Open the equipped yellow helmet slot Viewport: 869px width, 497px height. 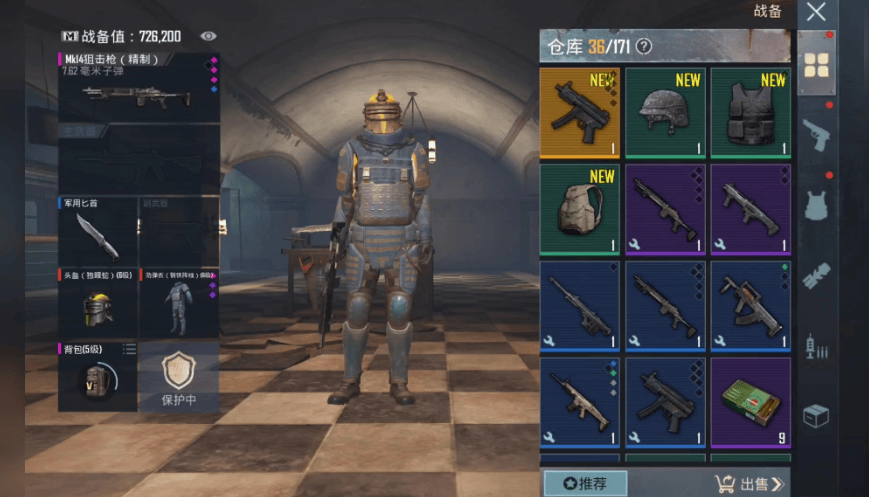click(97, 304)
